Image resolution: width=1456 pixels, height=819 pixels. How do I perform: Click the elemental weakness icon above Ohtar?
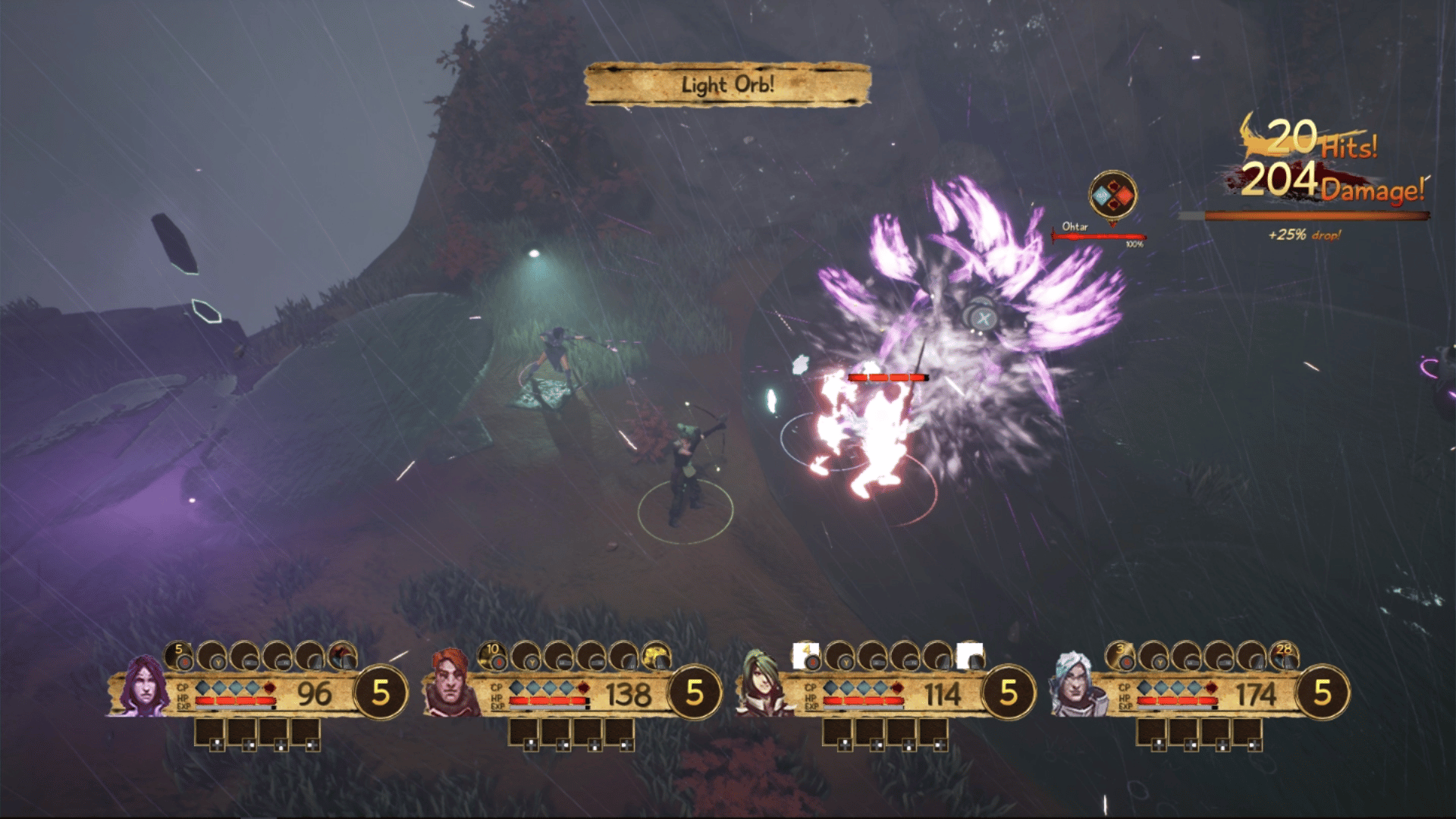coord(1112,196)
